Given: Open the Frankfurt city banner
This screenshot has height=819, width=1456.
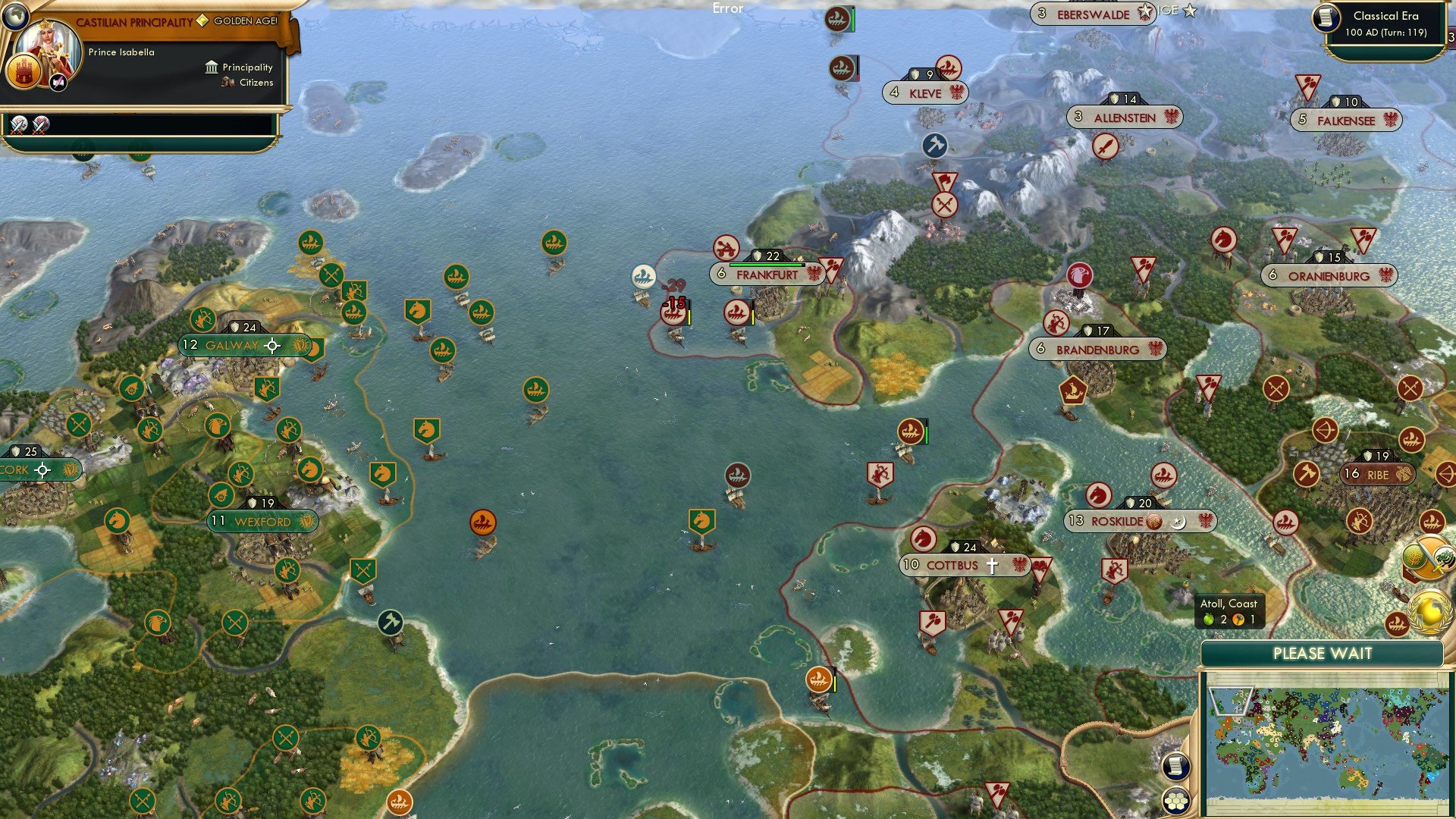Looking at the screenshot, I should tap(766, 275).
